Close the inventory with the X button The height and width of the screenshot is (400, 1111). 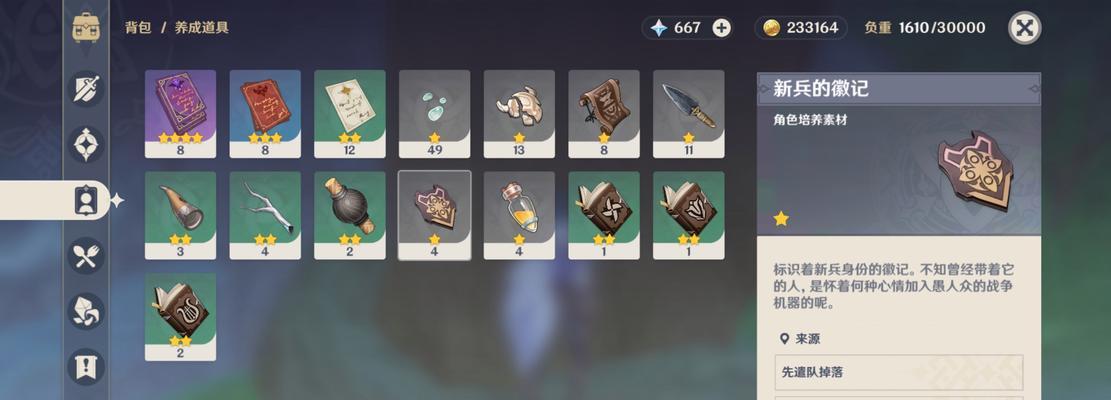tap(1024, 28)
